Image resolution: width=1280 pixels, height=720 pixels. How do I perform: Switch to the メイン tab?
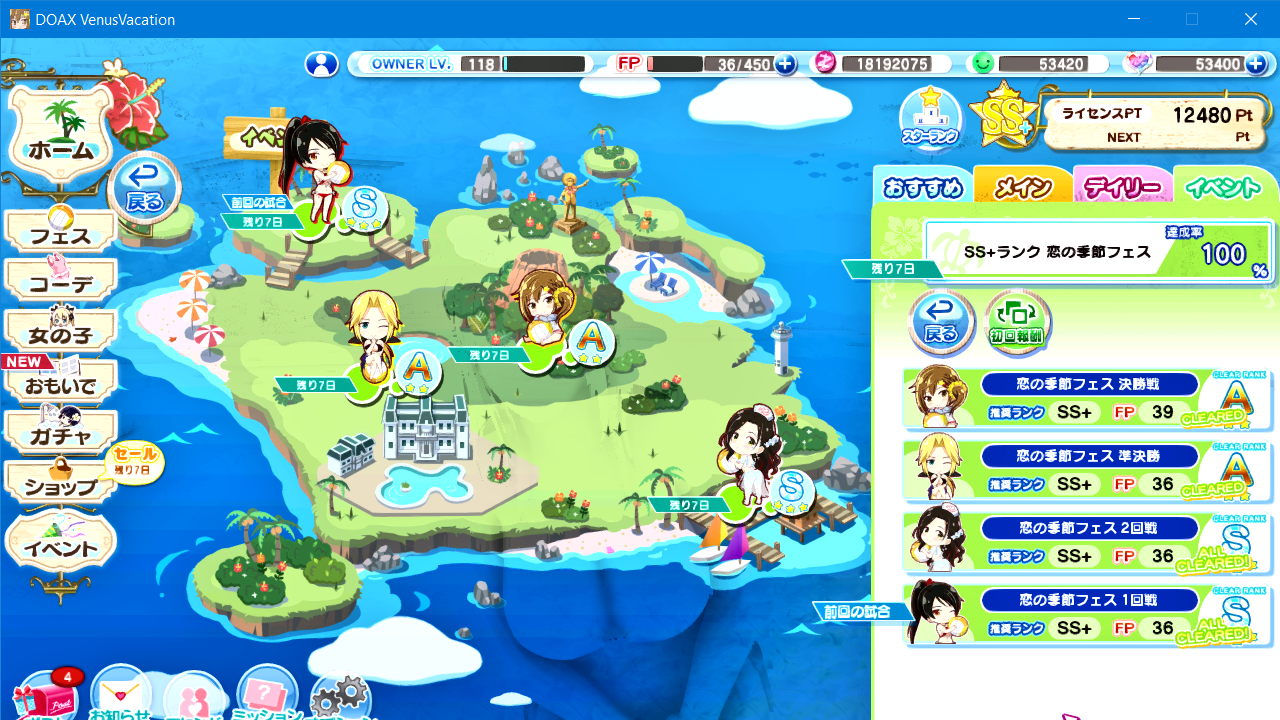[x=1022, y=187]
